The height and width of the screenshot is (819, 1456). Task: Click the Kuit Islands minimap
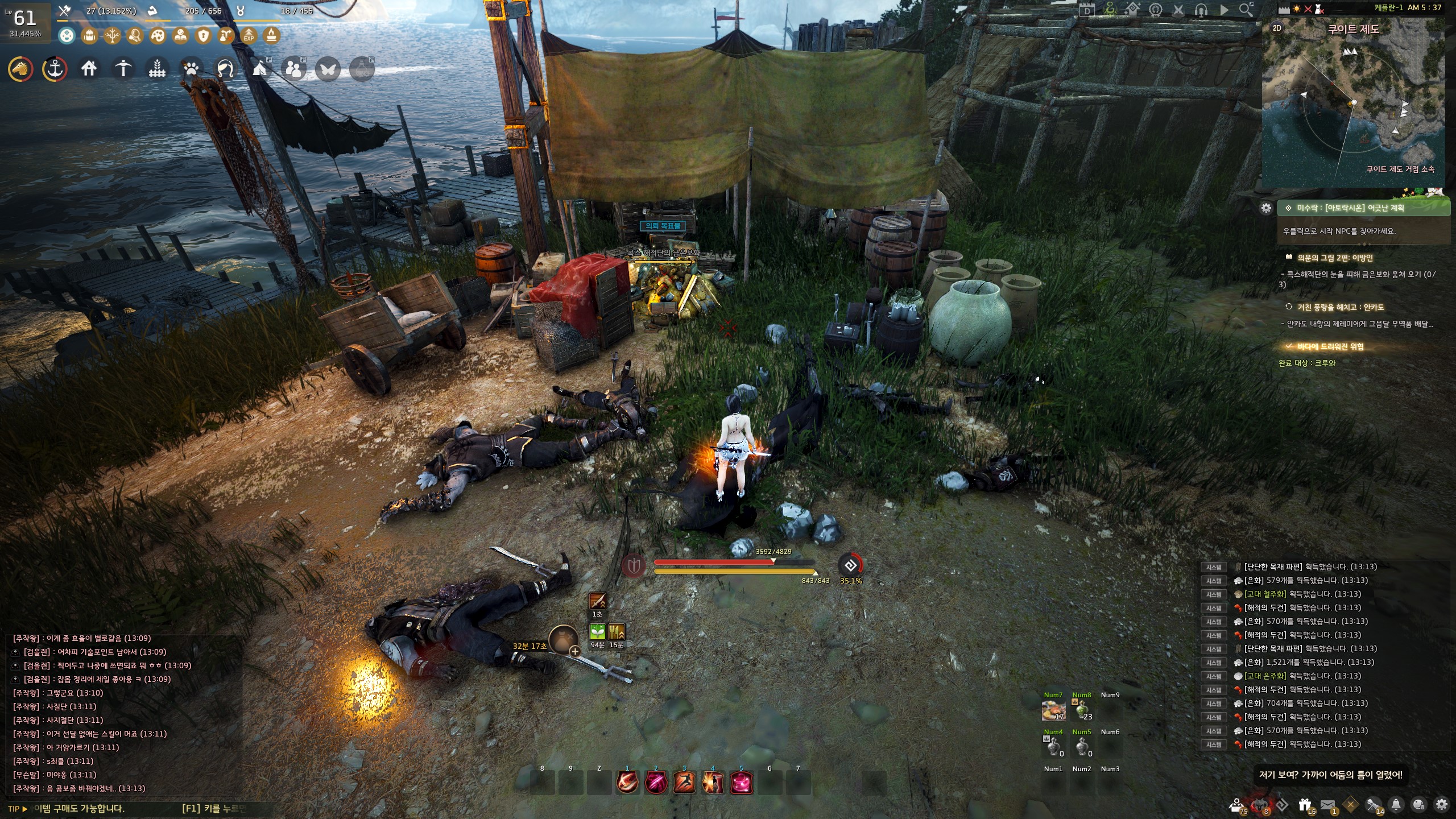1353,108
